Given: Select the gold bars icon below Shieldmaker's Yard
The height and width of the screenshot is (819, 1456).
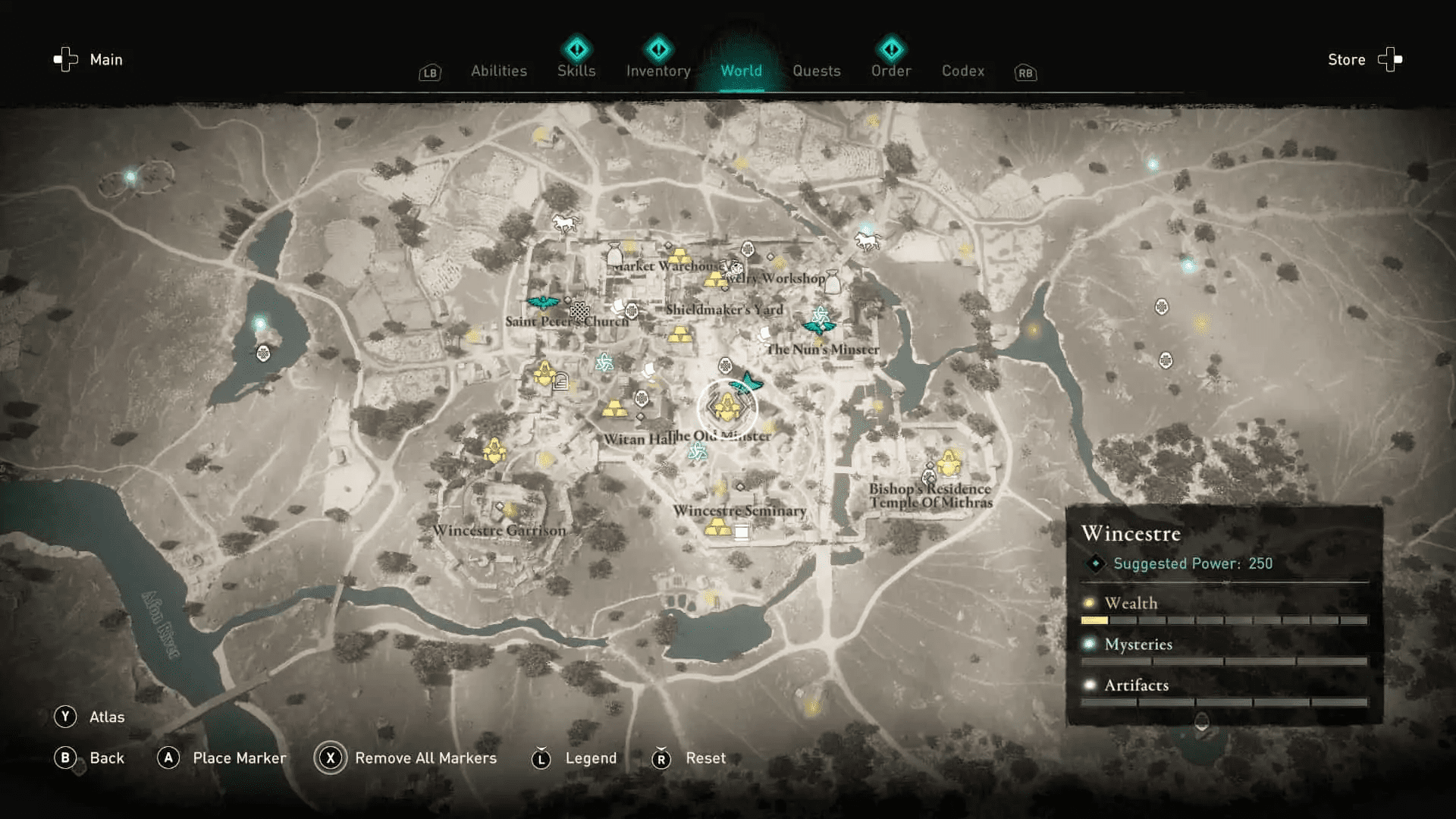Looking at the screenshot, I should coord(679,334).
